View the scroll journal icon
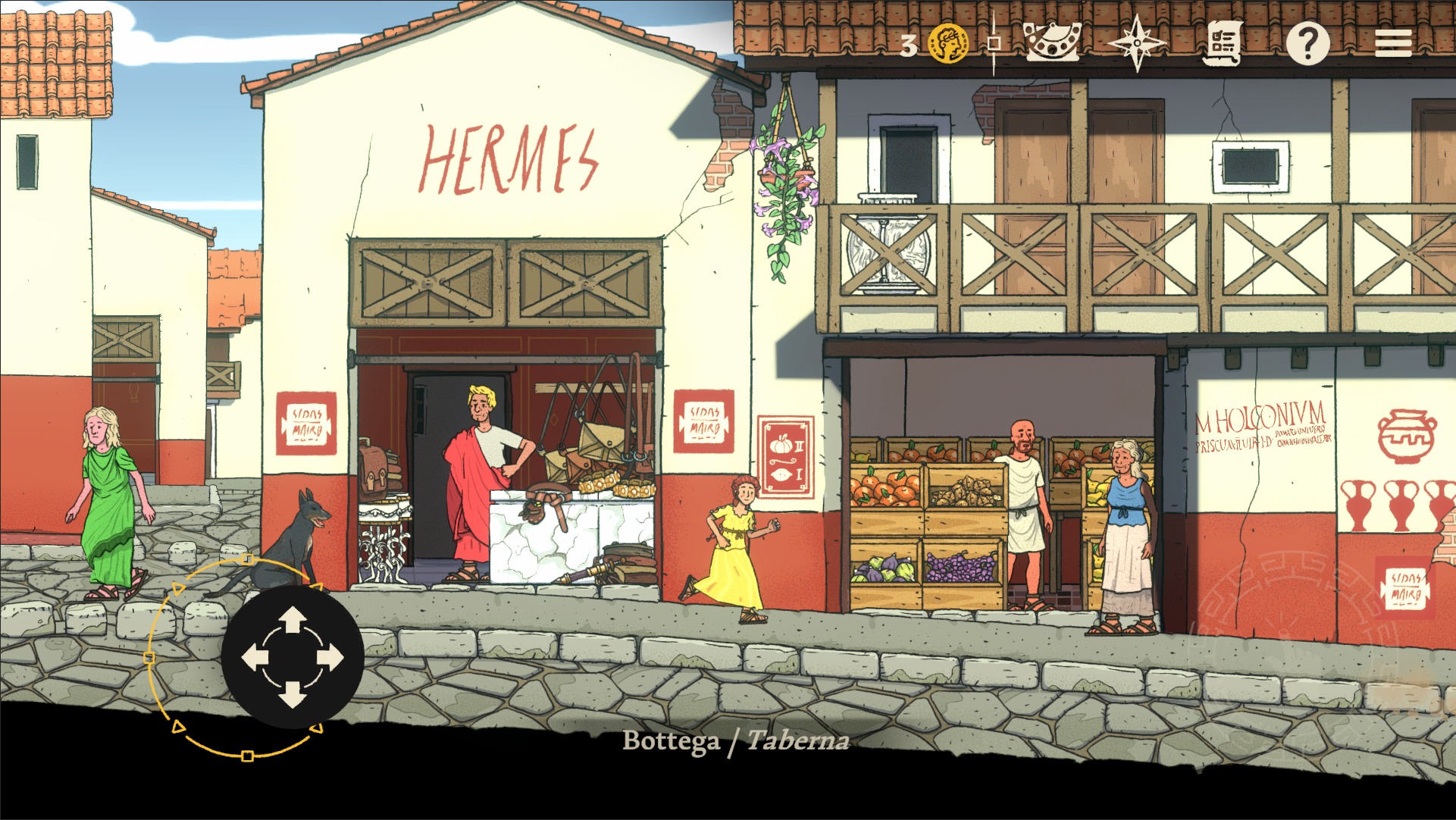1456x820 pixels. [1223, 43]
